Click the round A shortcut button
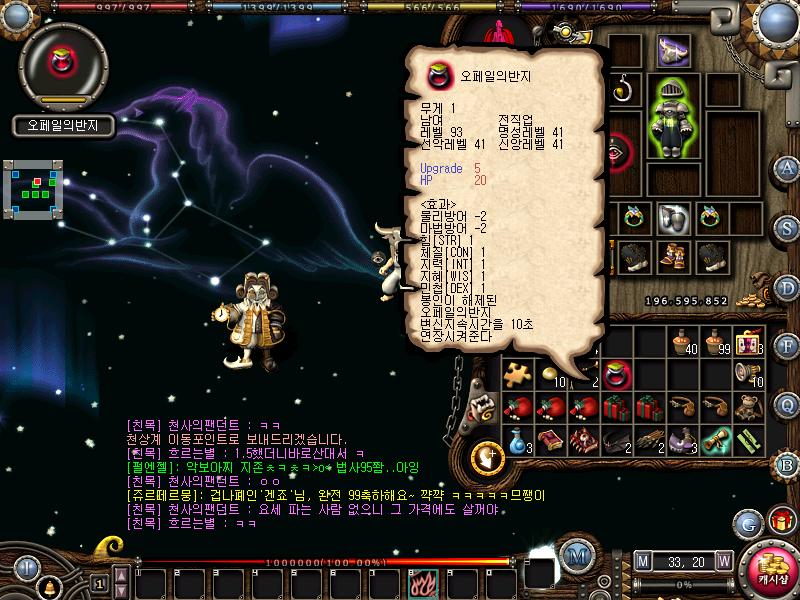Image resolution: width=800 pixels, height=600 pixels. [786, 168]
